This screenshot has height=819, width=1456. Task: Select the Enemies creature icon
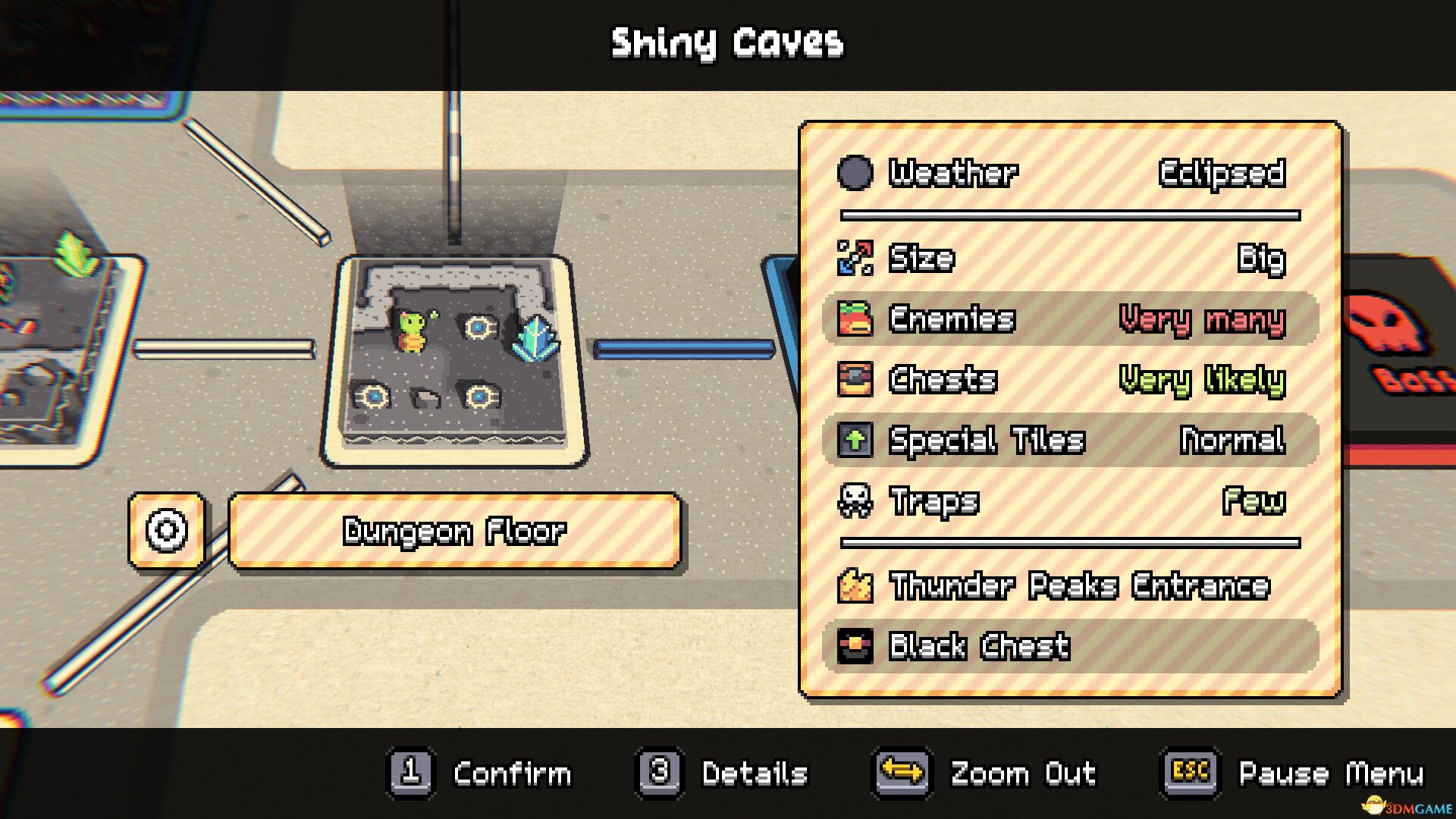855,319
